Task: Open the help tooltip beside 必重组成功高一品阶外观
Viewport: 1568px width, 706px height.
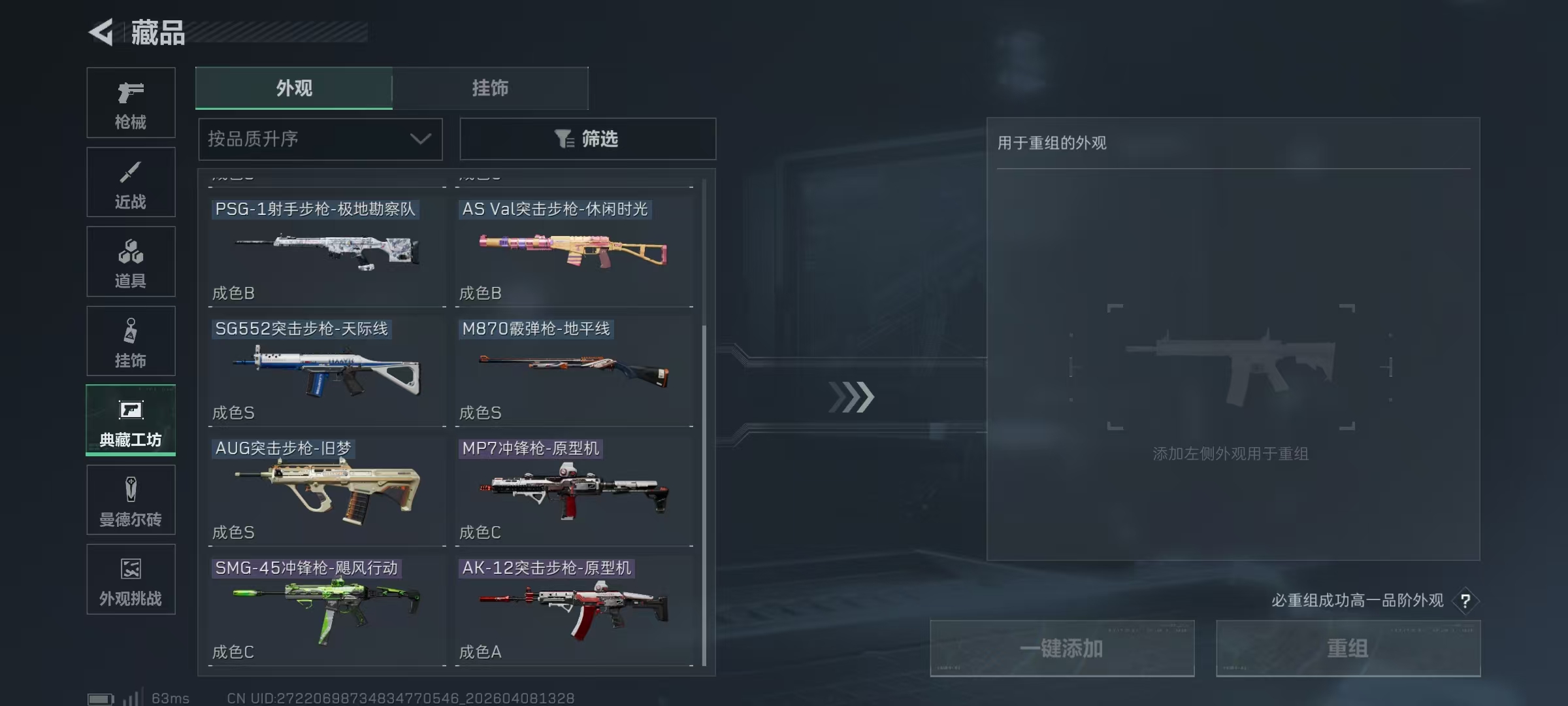Action: pos(1467,601)
